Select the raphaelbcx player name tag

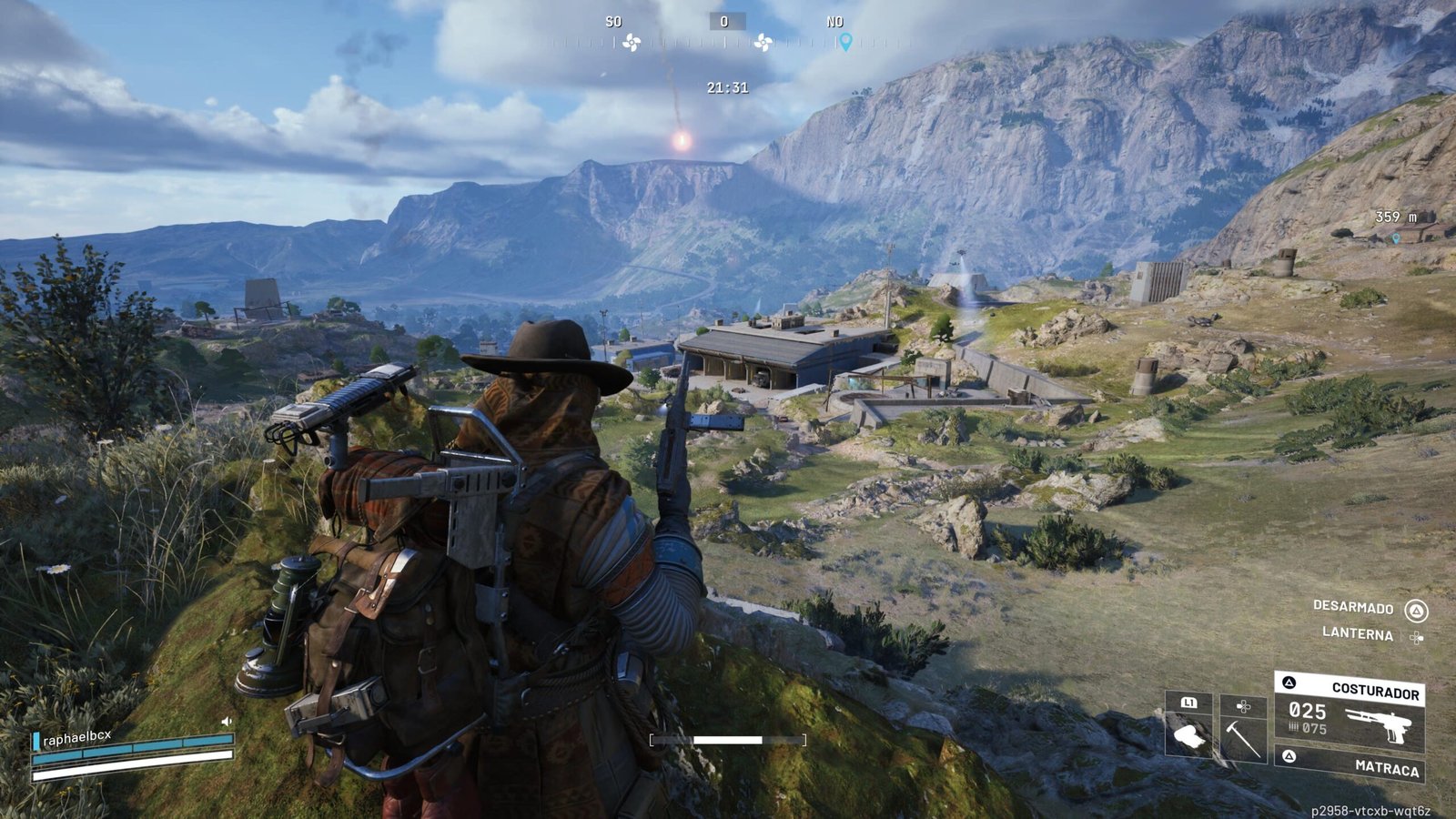click(x=79, y=739)
